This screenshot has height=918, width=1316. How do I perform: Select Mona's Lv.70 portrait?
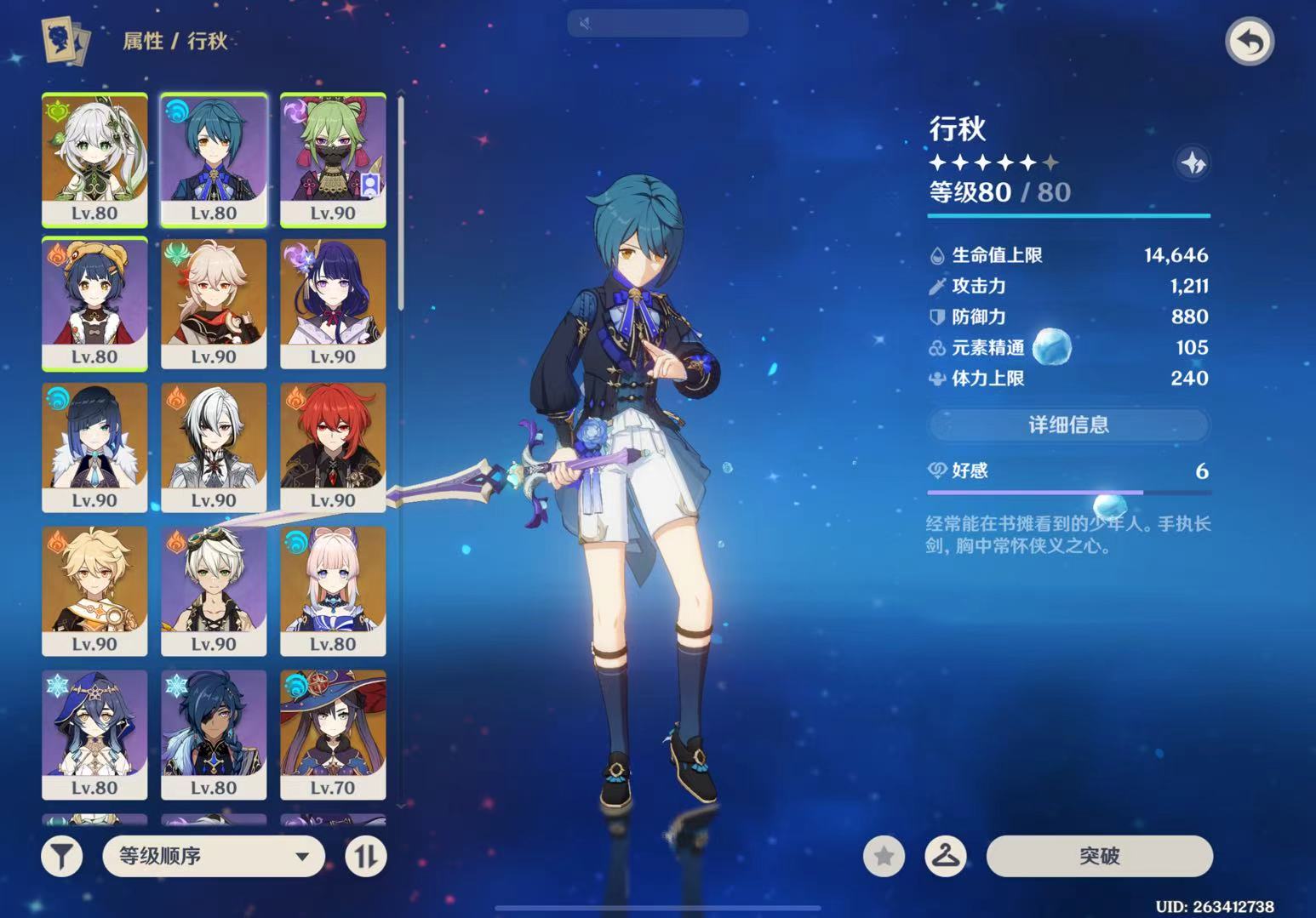coord(333,734)
